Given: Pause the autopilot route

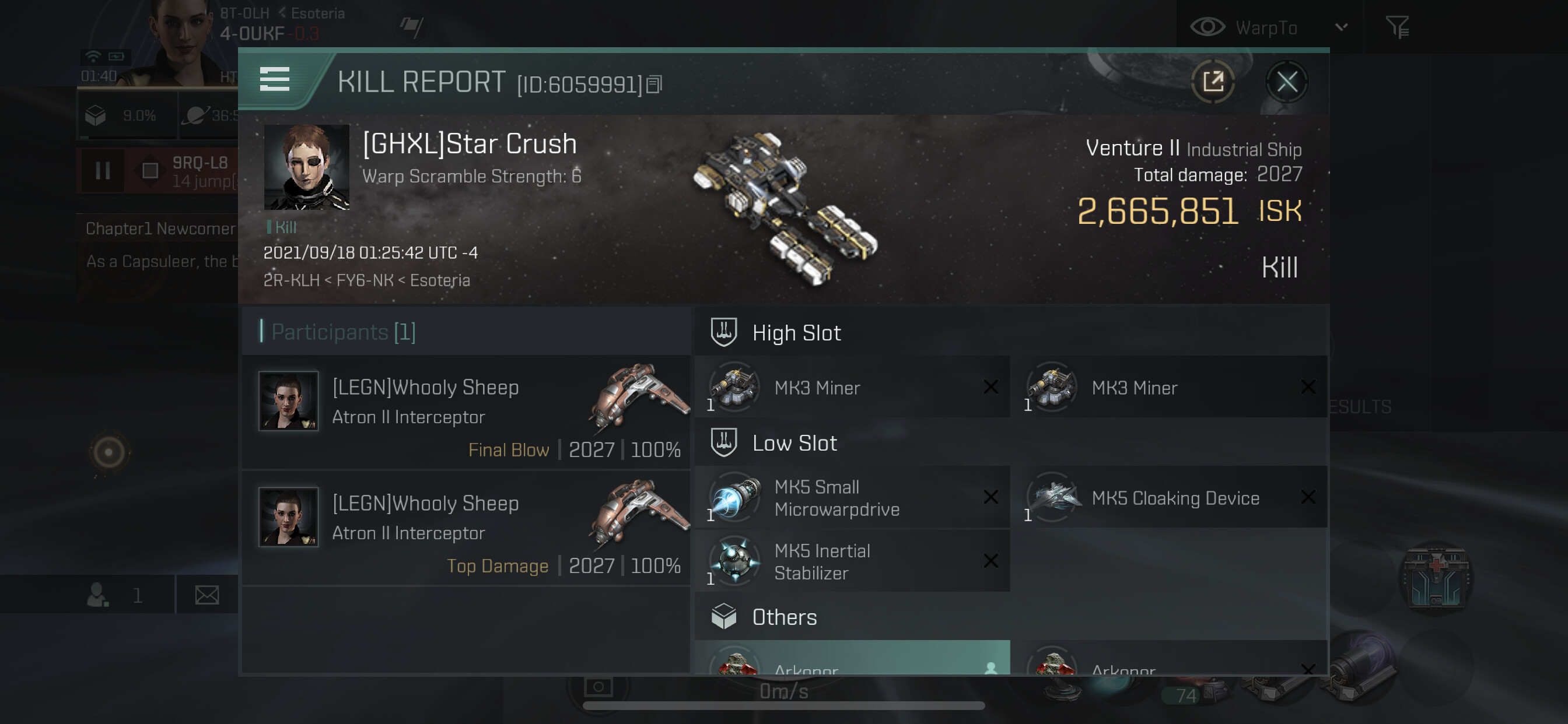Looking at the screenshot, I should tap(103, 171).
